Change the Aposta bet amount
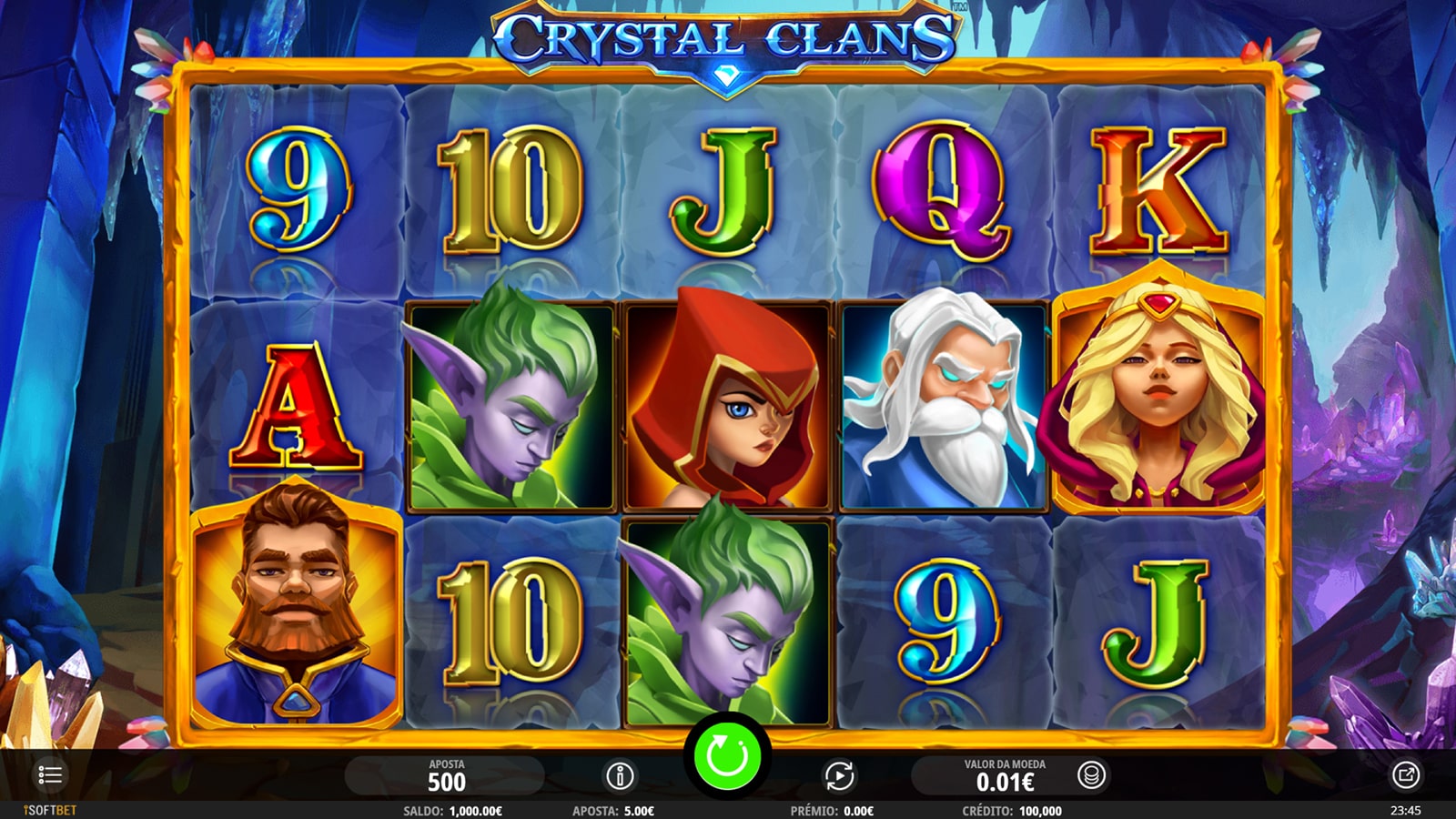 (x=446, y=776)
